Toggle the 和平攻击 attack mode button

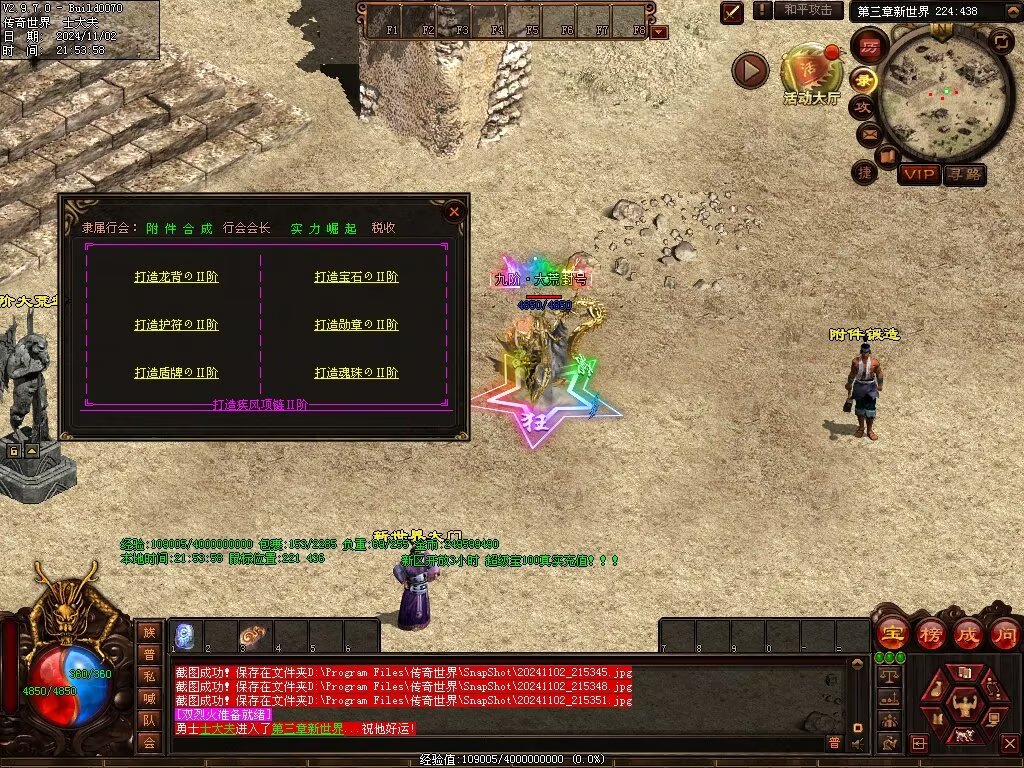click(x=808, y=10)
